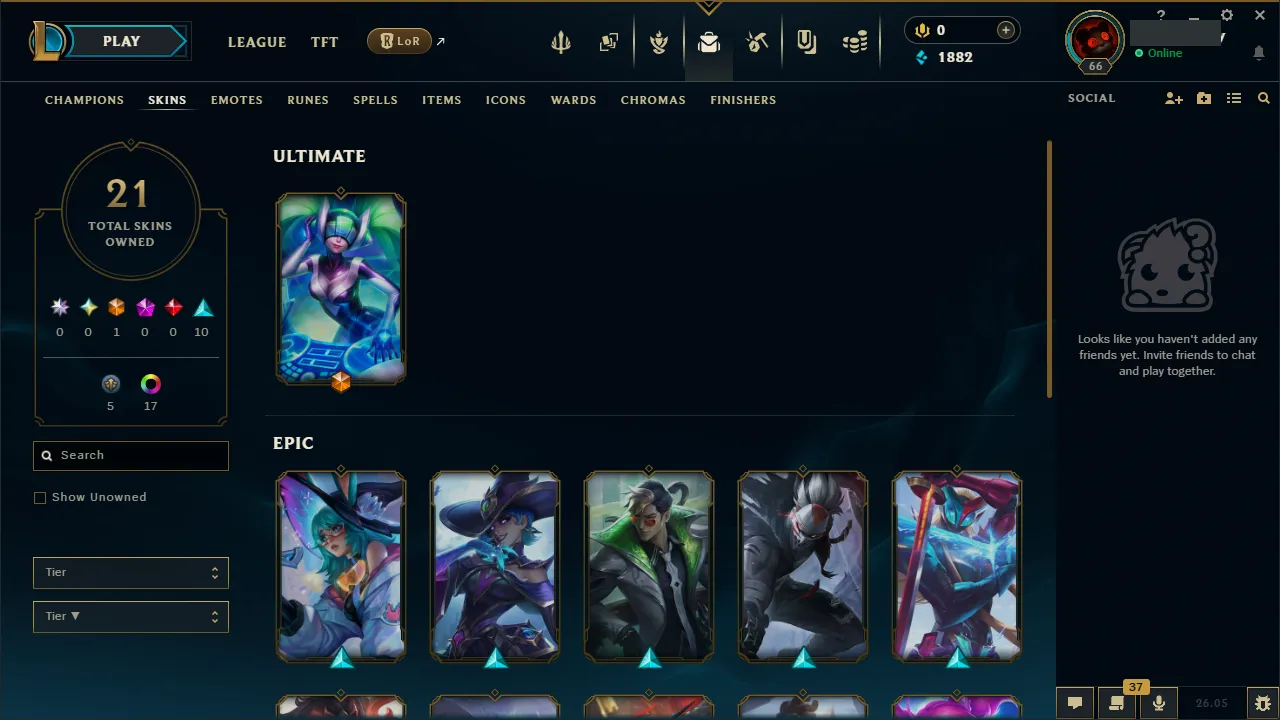
Task: Select TFT from the top menu
Action: tap(324, 42)
